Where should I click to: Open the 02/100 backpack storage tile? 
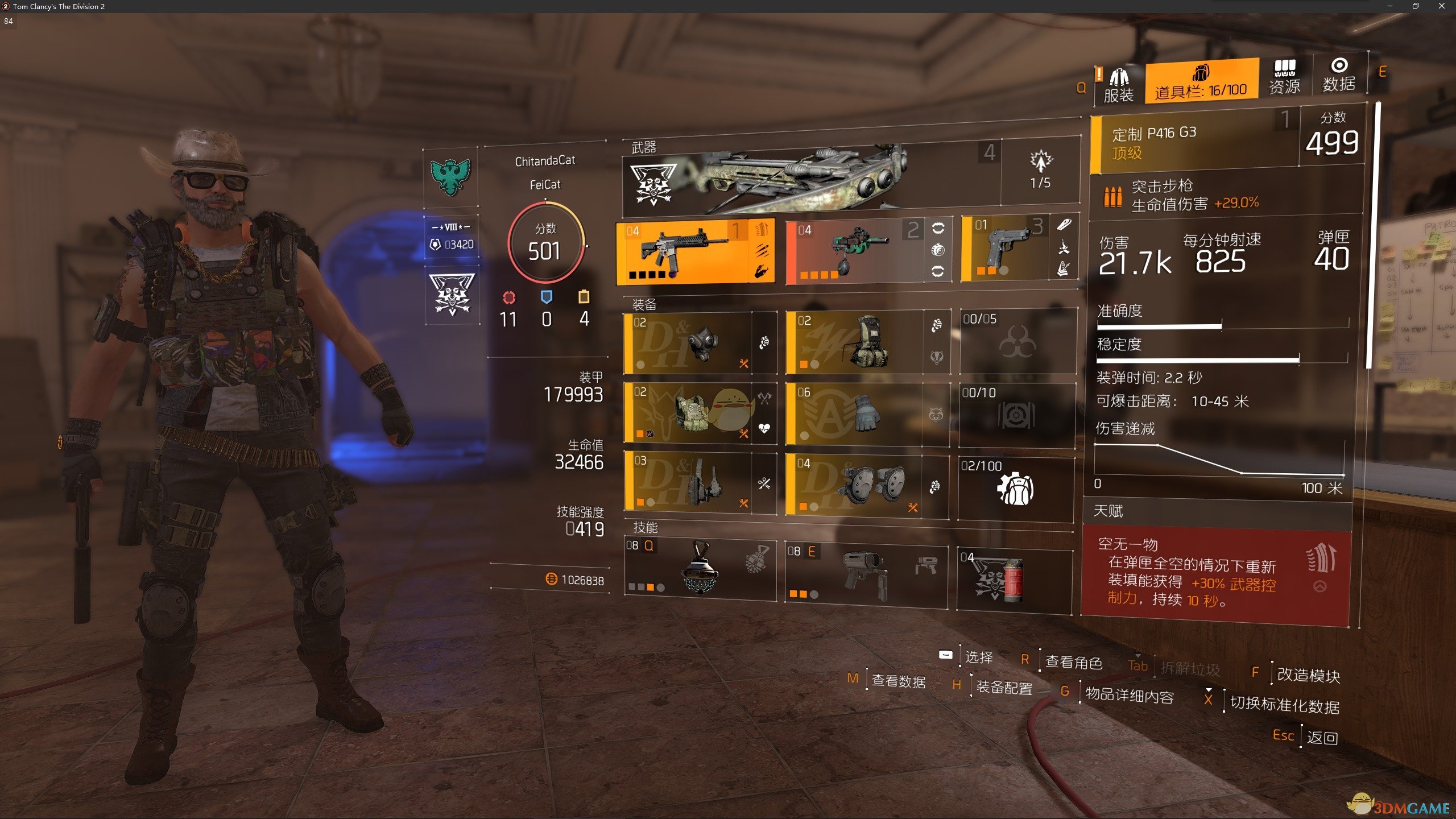1016,489
